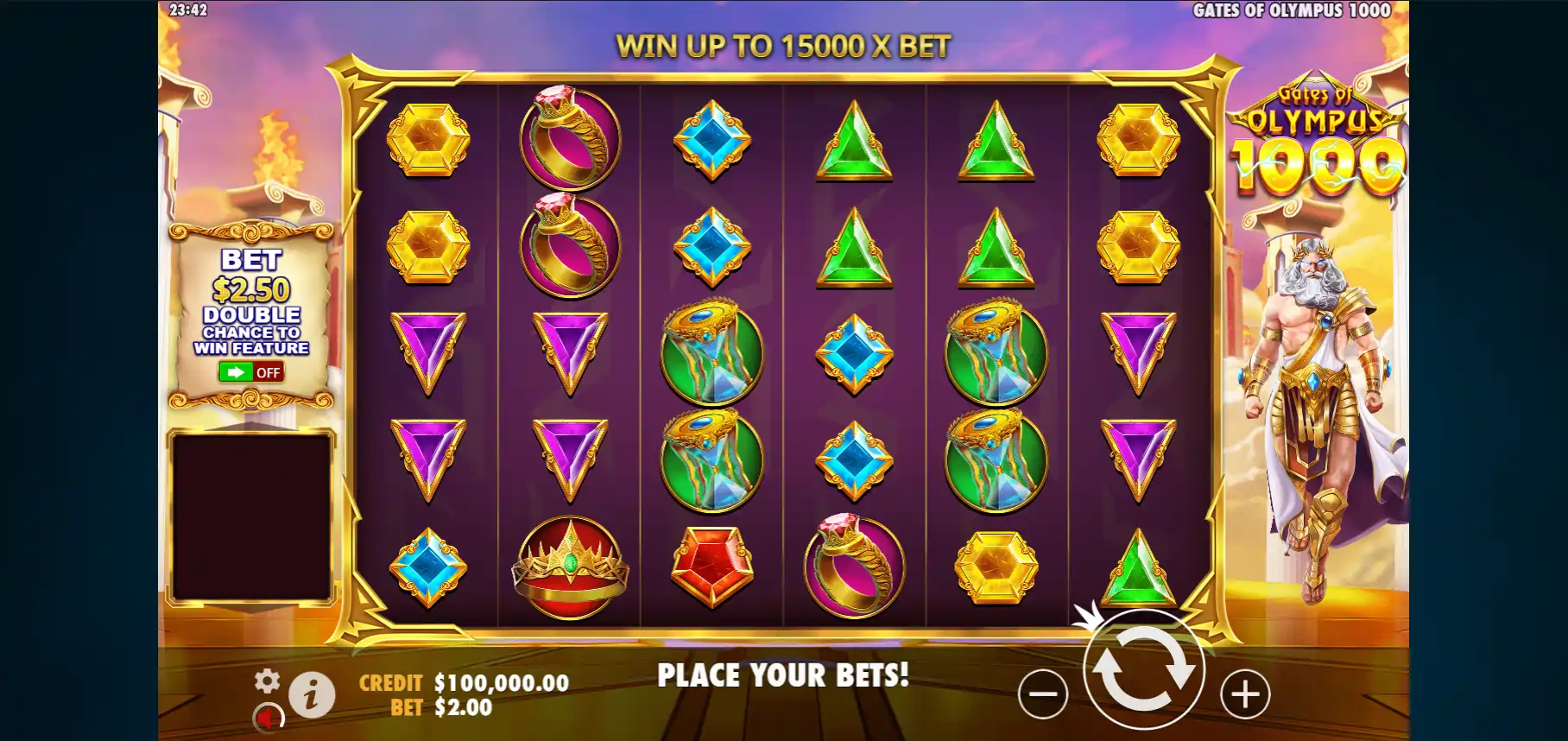The image size is (1568, 741).
Task: Open the settings gear icon
Action: pos(267,681)
